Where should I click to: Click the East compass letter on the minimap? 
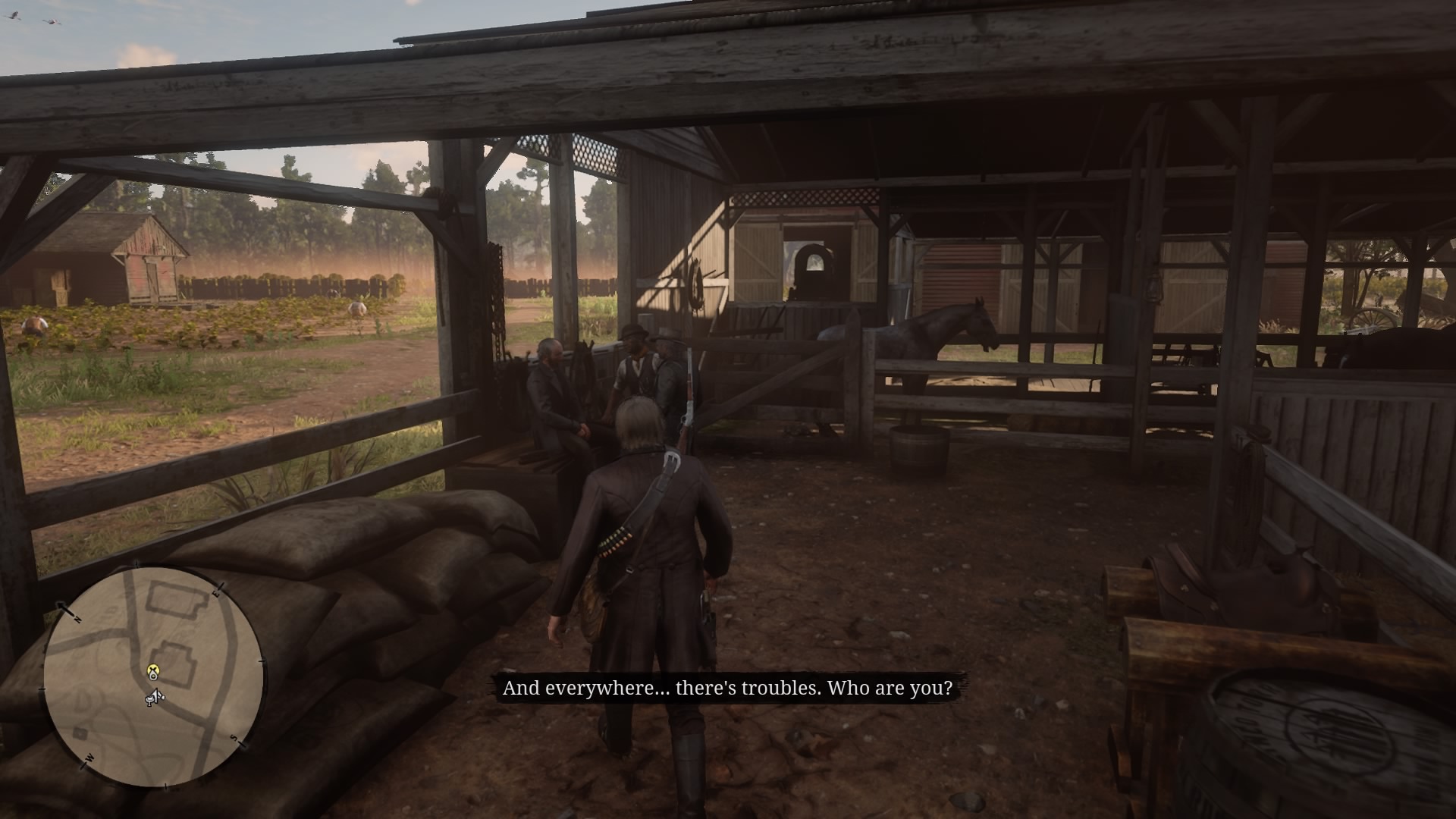[216, 594]
